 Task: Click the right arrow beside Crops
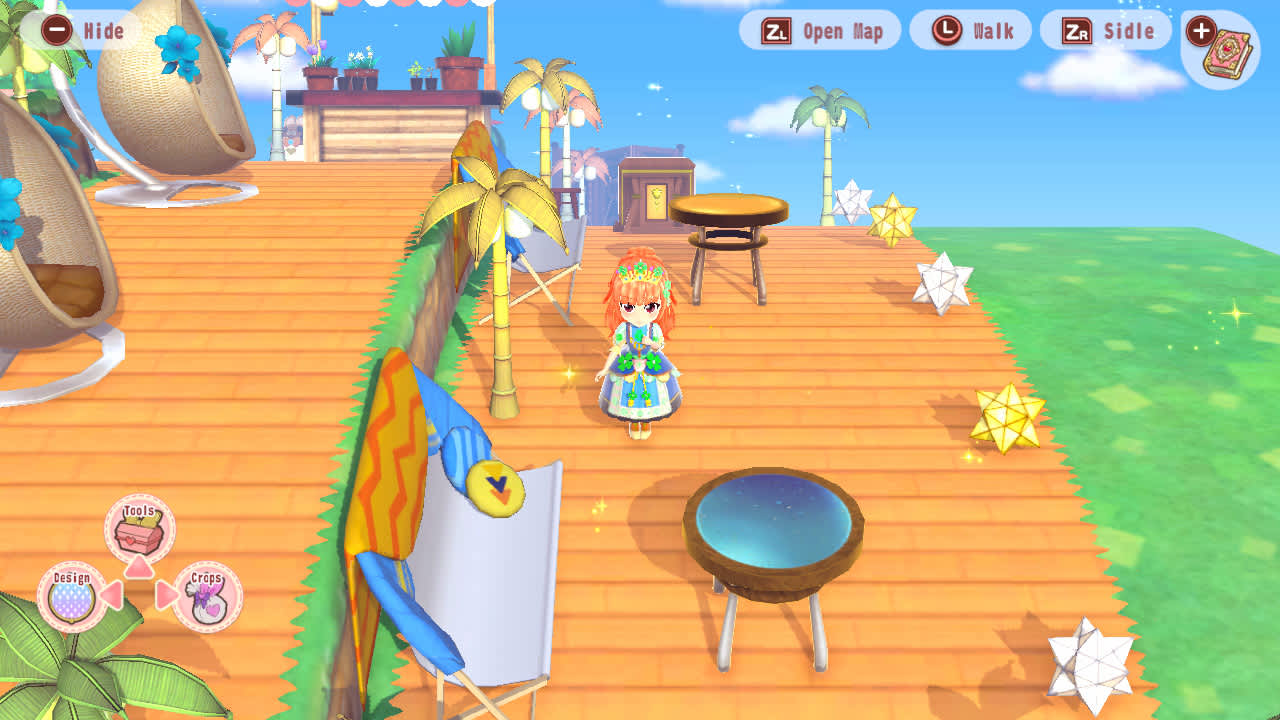pyautogui.click(x=165, y=595)
